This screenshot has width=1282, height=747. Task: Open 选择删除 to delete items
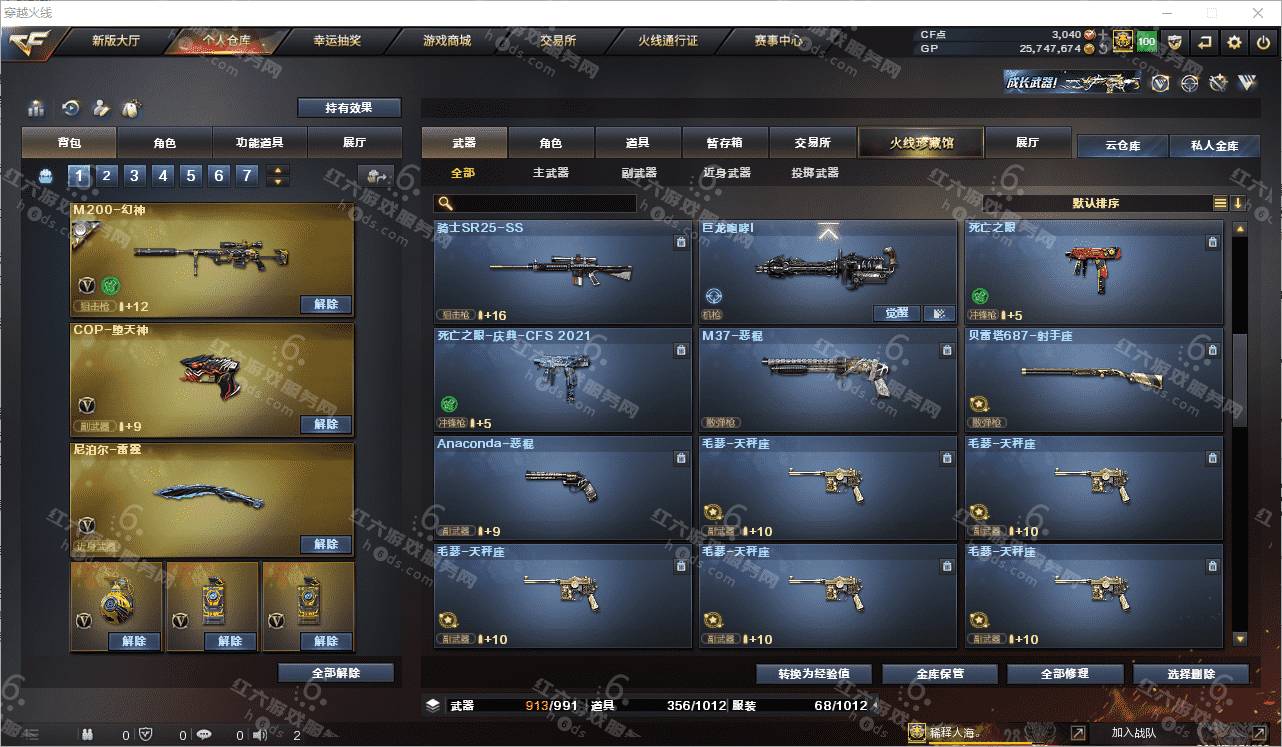(1190, 673)
